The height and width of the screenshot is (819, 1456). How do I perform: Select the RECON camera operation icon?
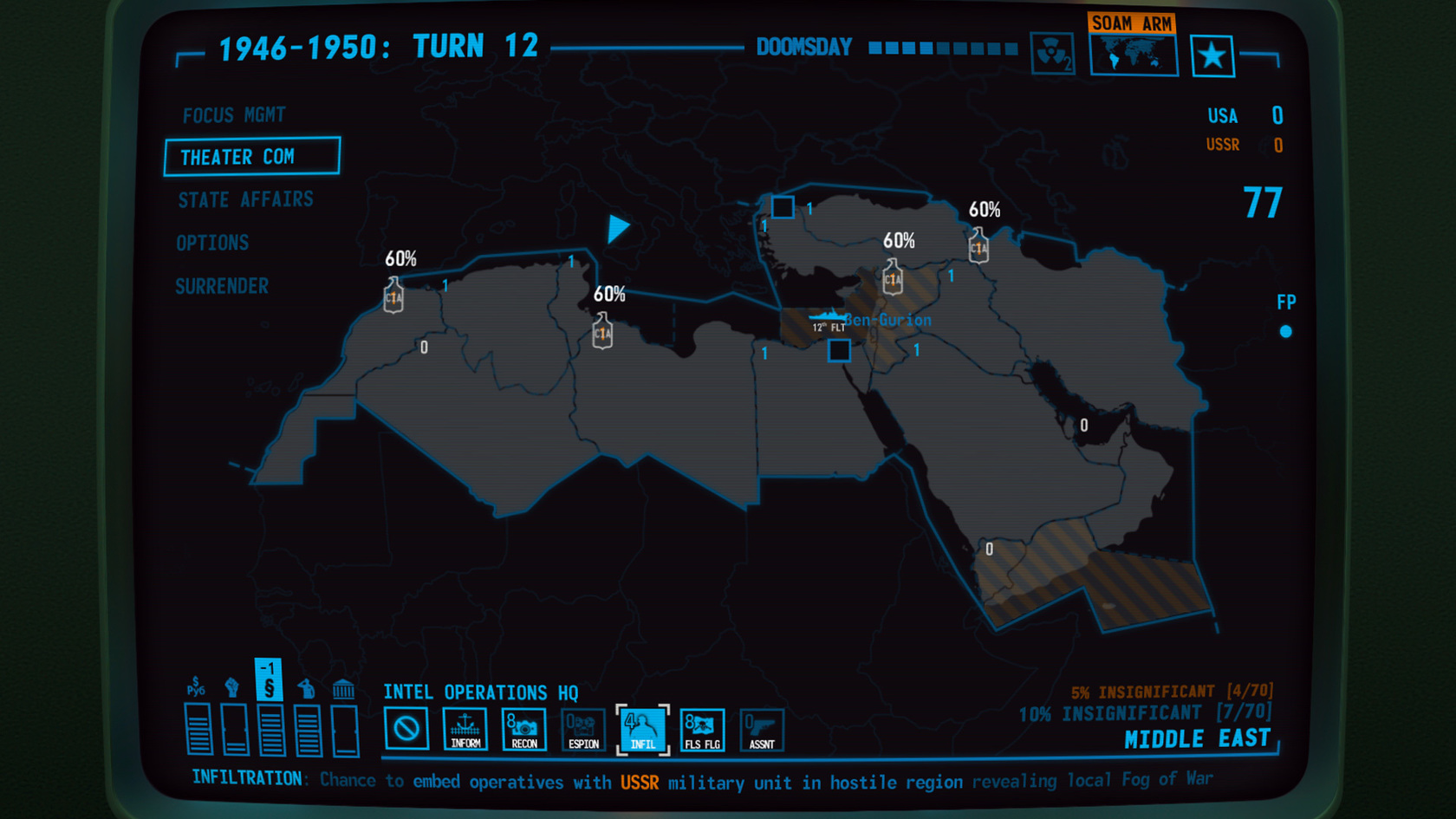524,729
